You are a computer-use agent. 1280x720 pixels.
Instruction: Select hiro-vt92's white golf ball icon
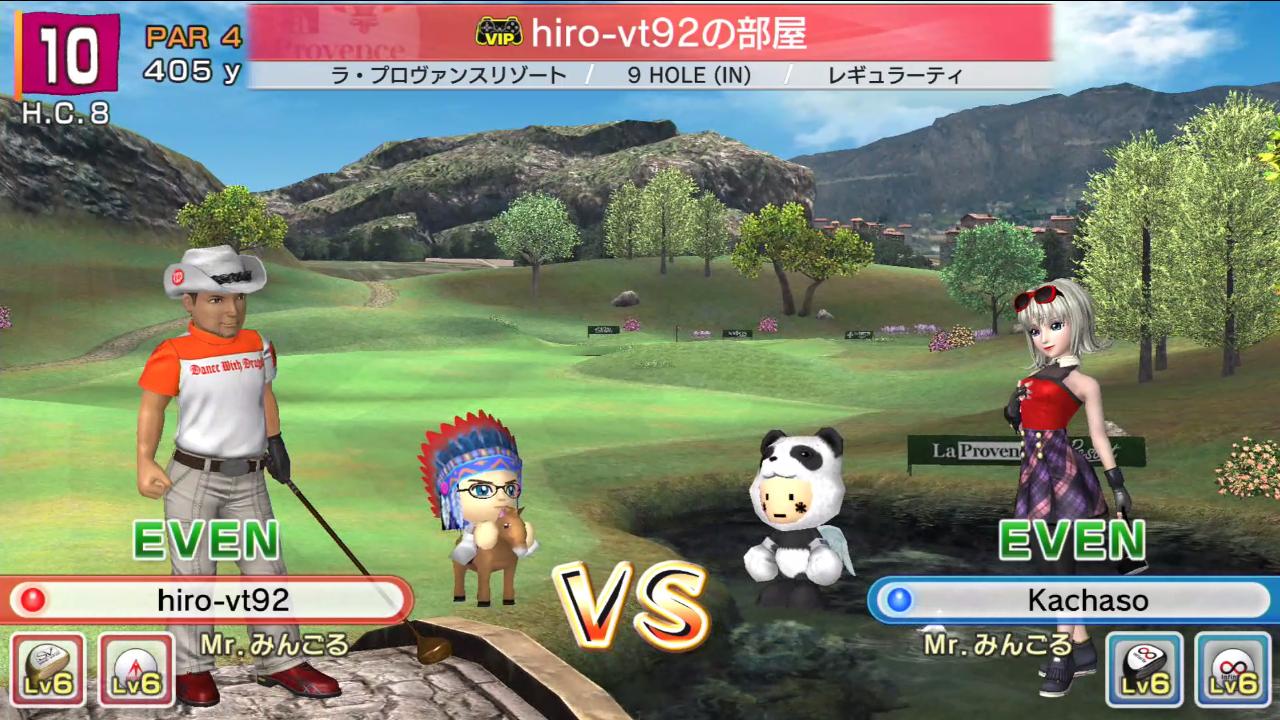click(x=136, y=669)
